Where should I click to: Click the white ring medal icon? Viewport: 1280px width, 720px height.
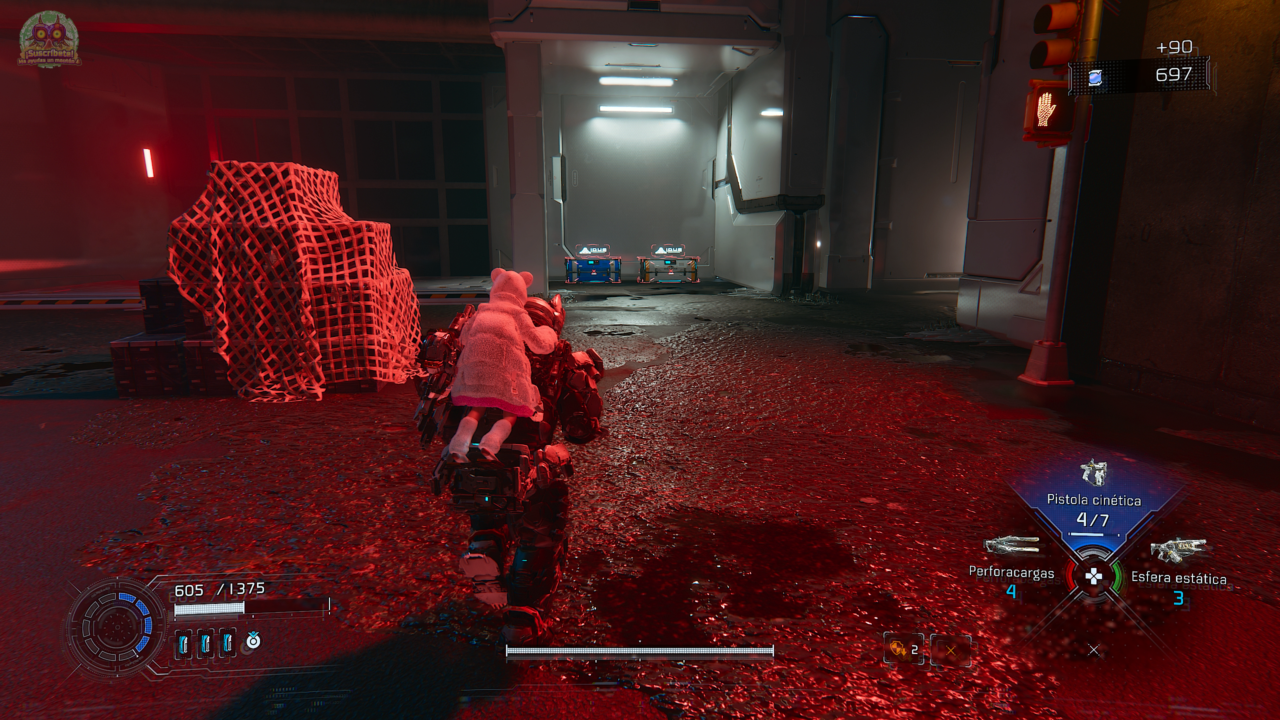253,641
